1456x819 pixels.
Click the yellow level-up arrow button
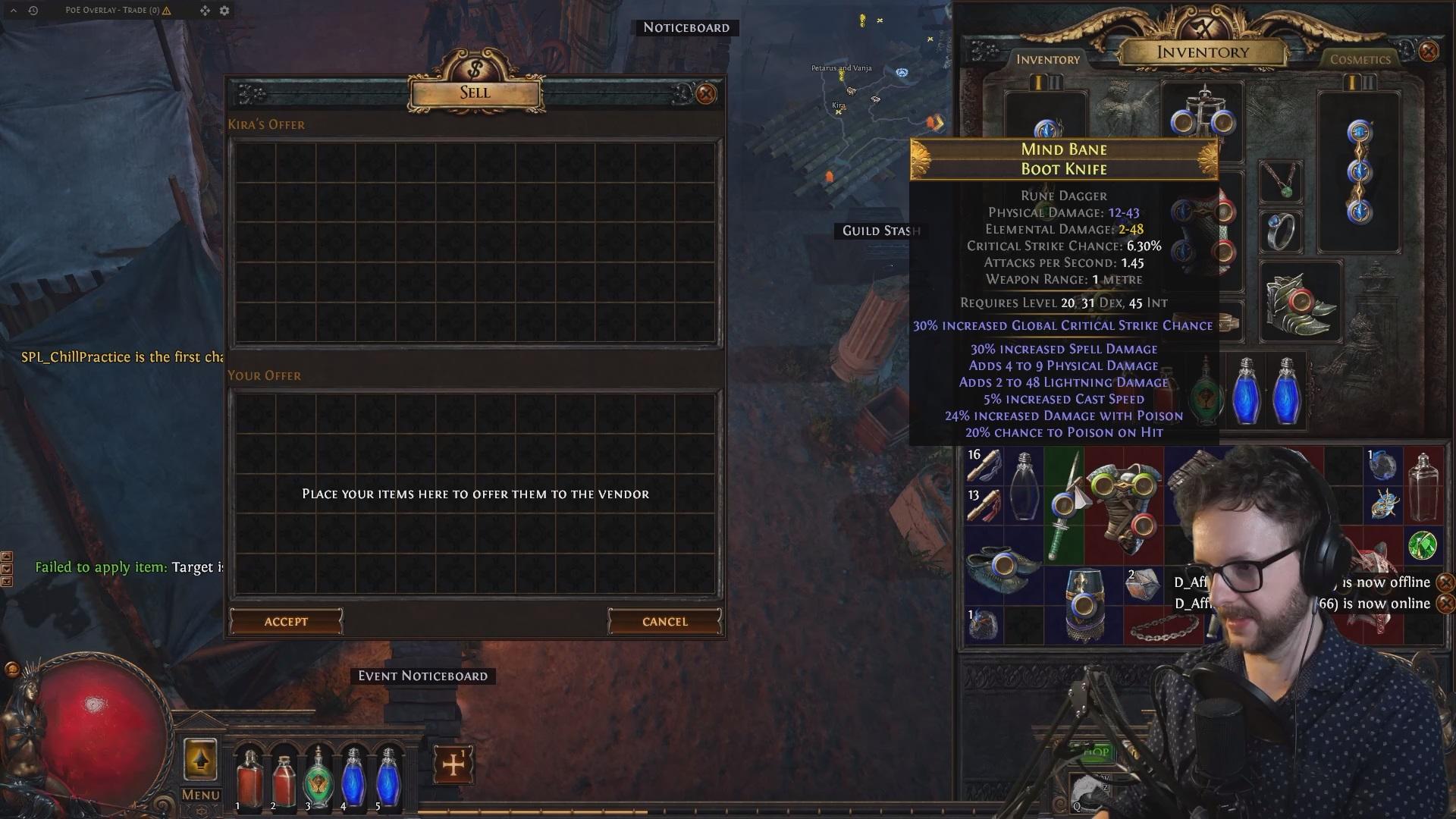(x=200, y=759)
